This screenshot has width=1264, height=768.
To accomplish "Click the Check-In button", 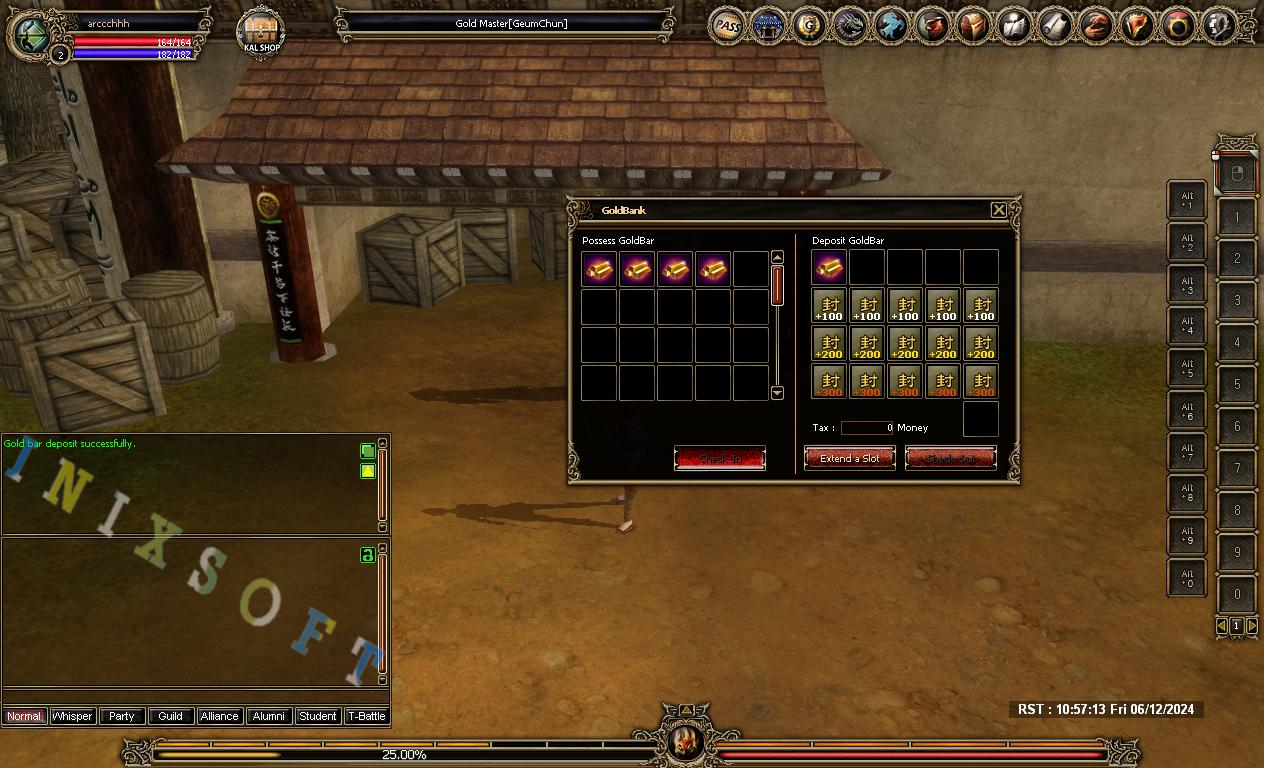I will [x=720, y=459].
